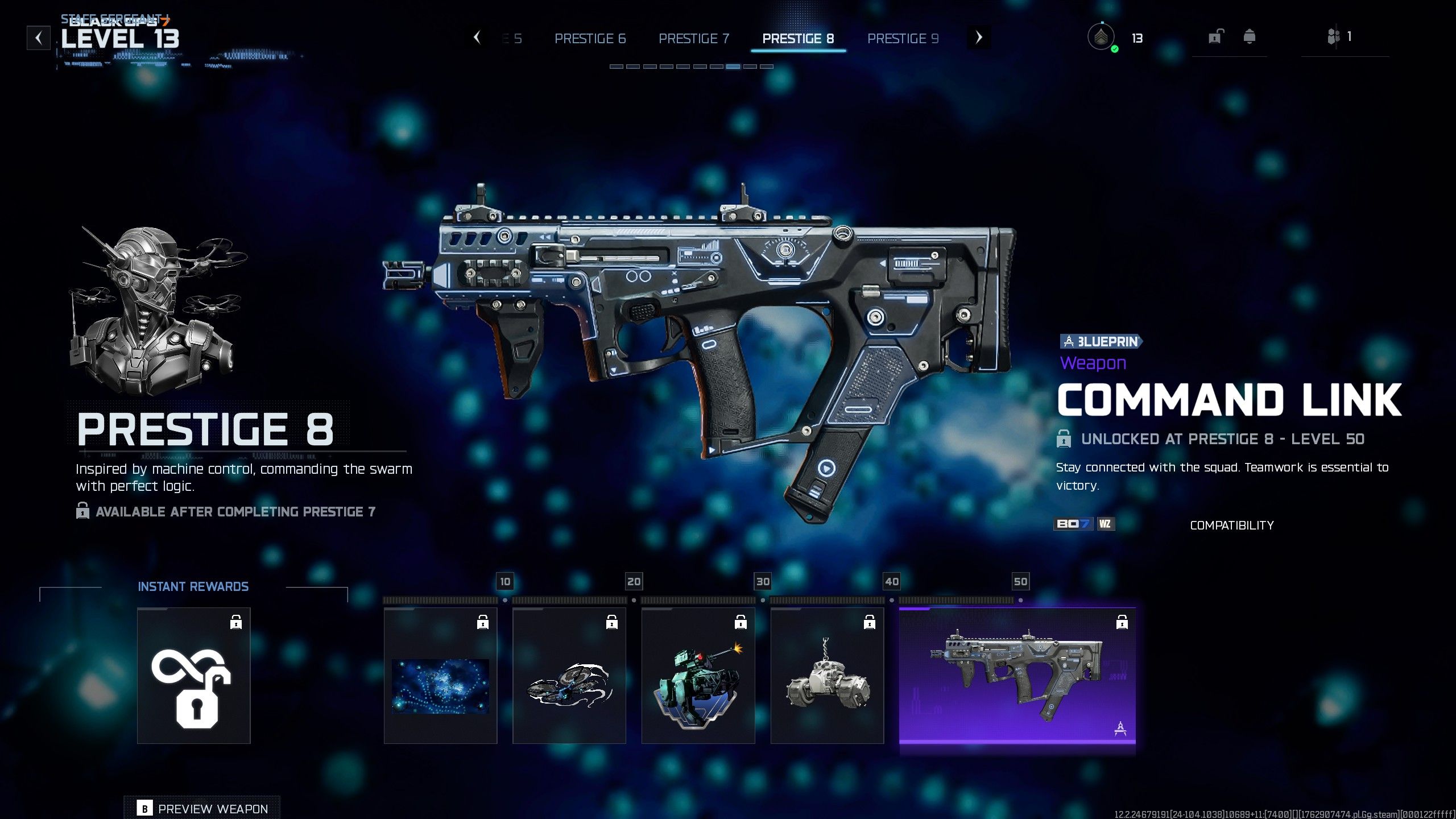
Task: Click the Preview Weapon button
Action: (202, 808)
